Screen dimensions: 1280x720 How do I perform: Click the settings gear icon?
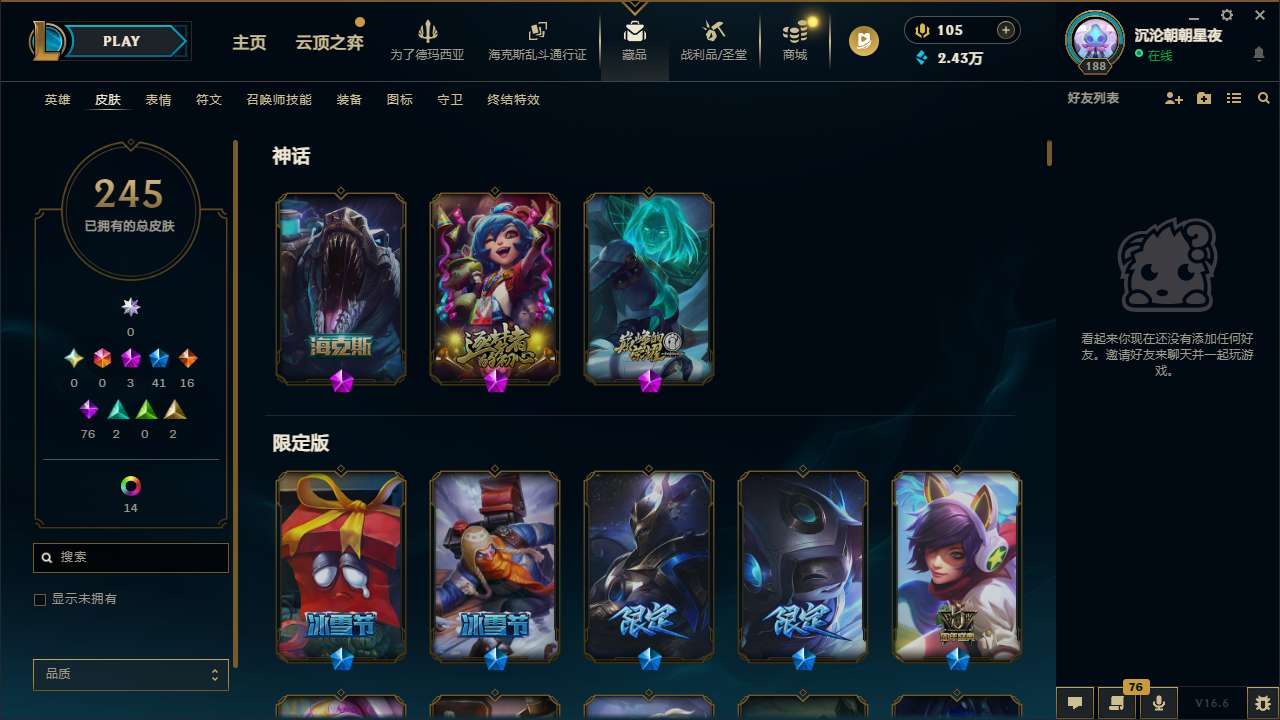point(1226,15)
